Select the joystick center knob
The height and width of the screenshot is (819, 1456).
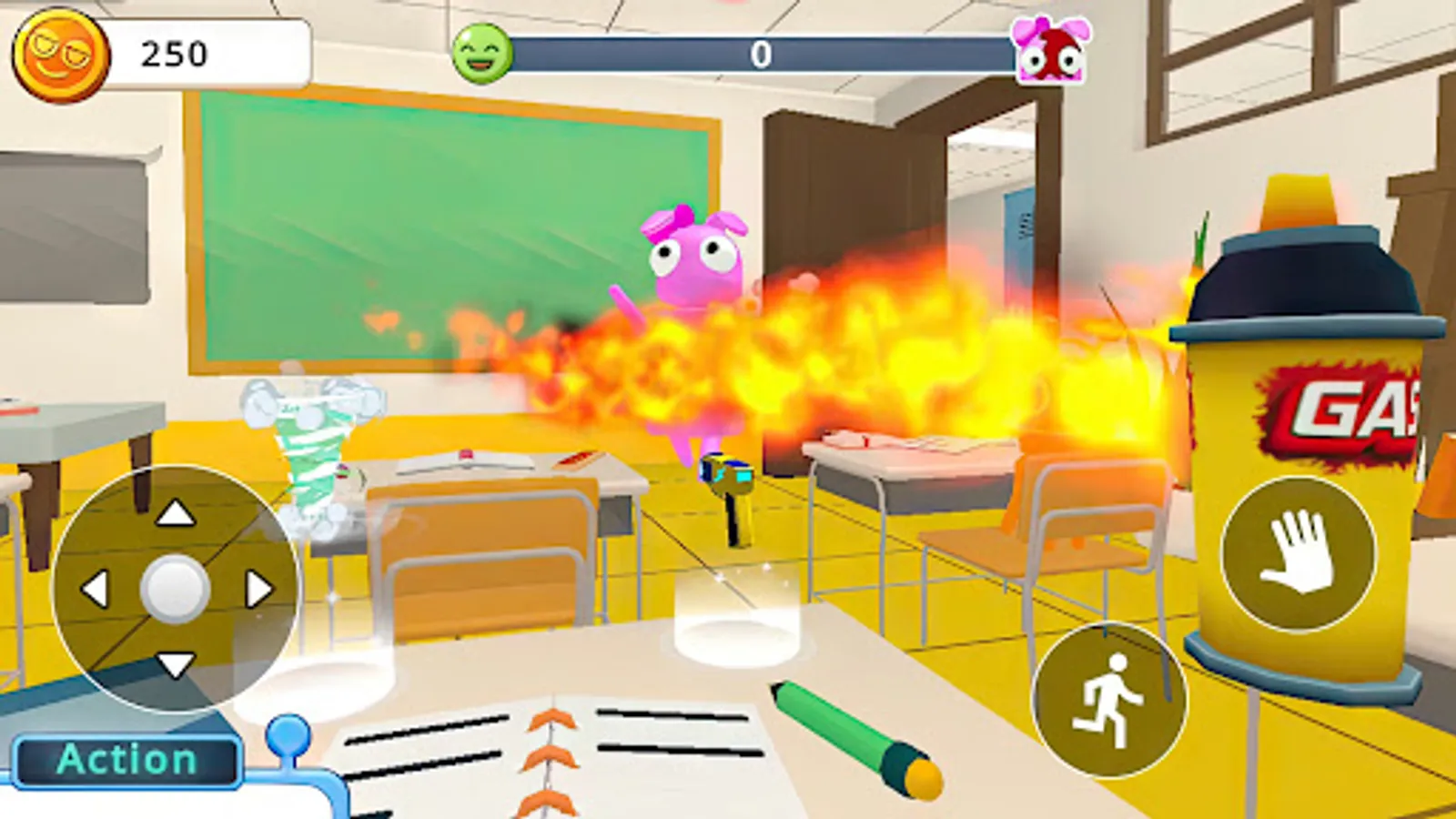pos(175,590)
